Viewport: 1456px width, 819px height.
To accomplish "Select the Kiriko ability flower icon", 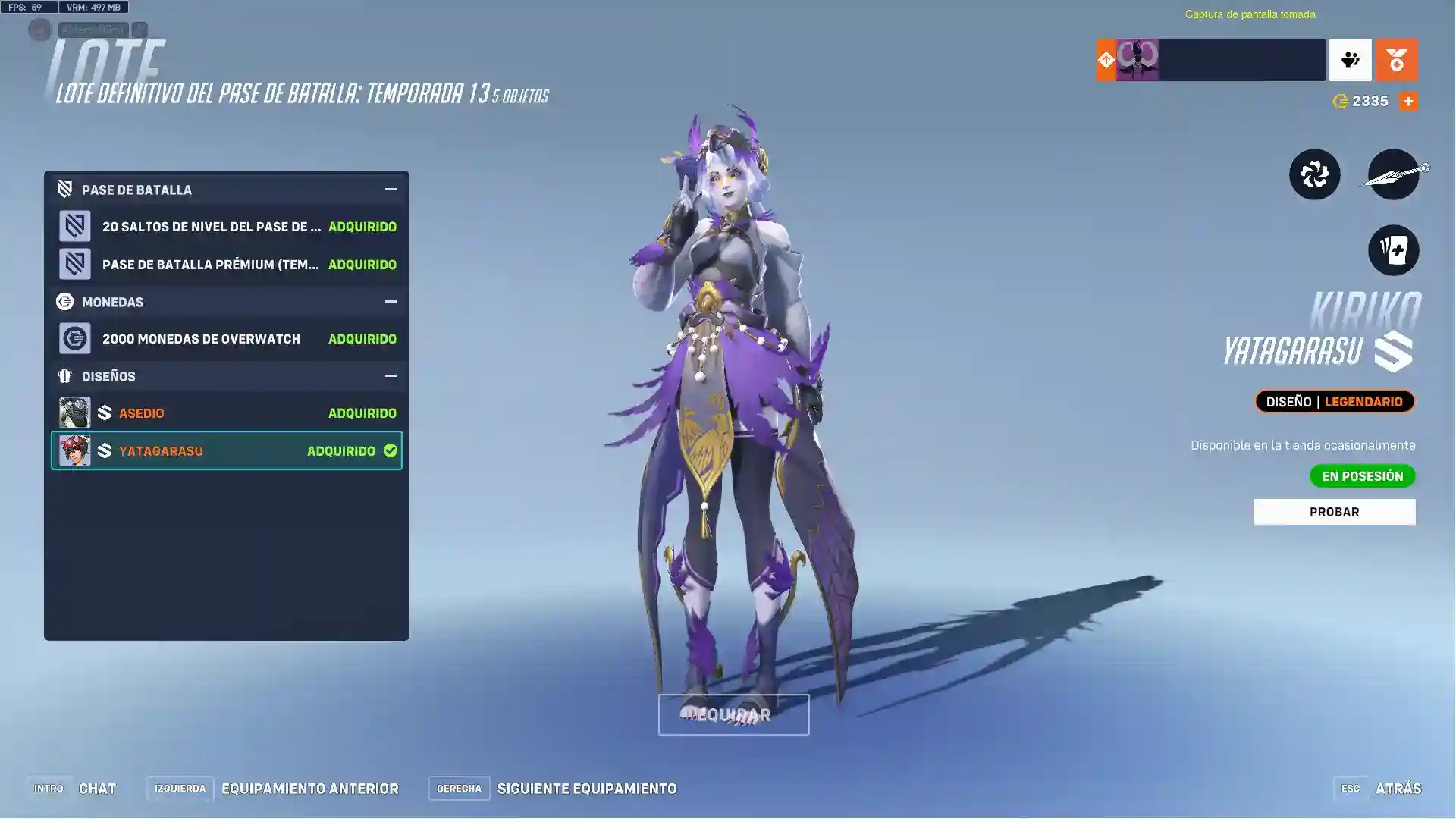I will click(1316, 174).
